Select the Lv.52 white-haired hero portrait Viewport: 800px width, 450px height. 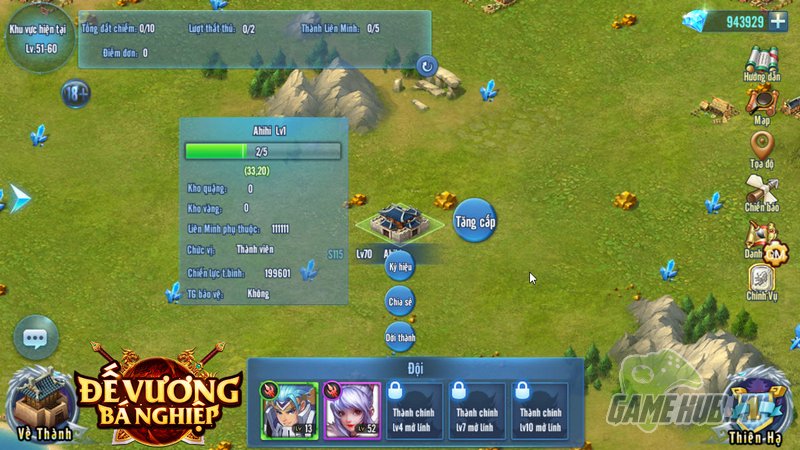[x=351, y=410]
